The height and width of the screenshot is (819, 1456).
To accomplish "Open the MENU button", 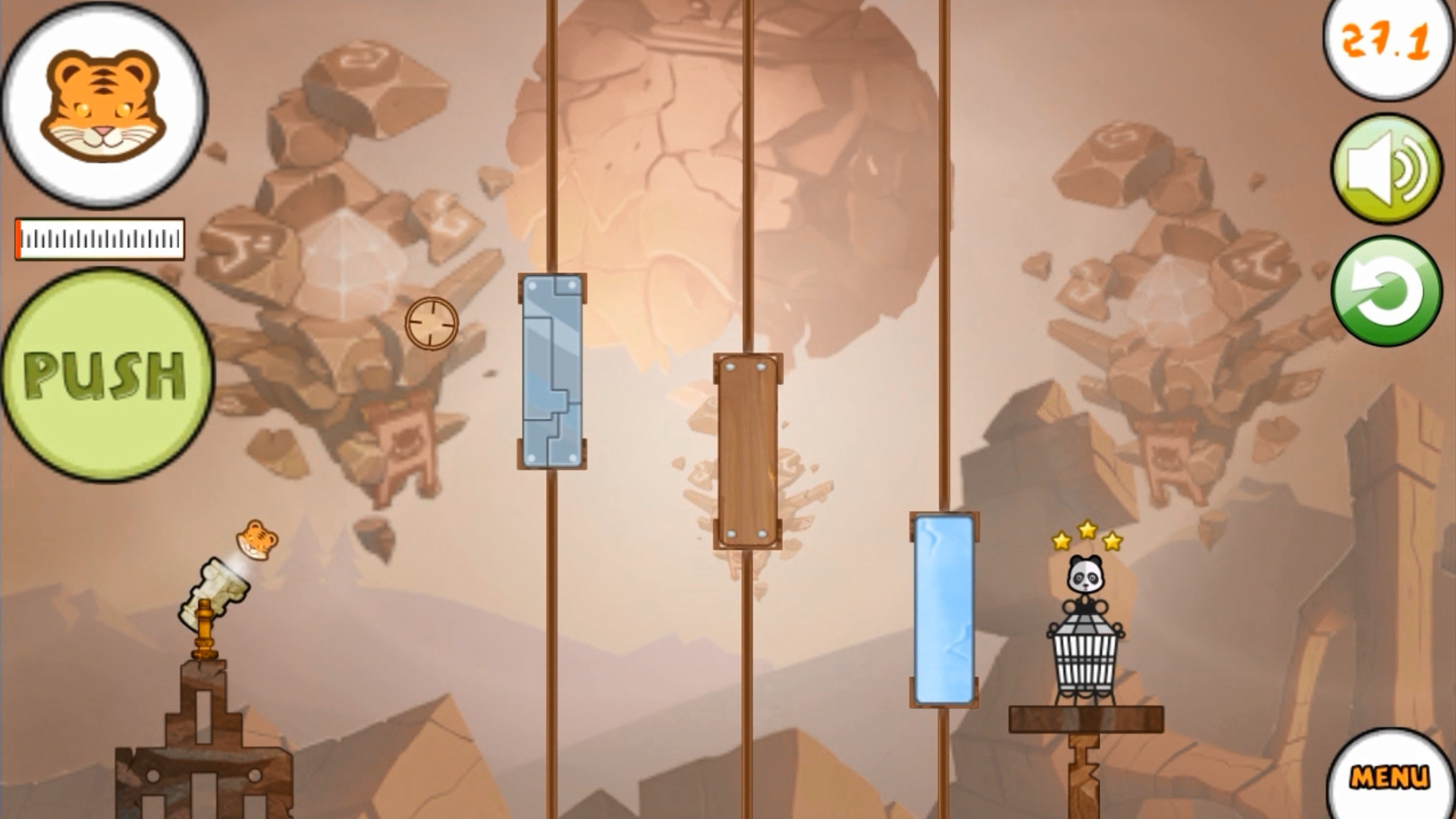I will pos(1389,777).
